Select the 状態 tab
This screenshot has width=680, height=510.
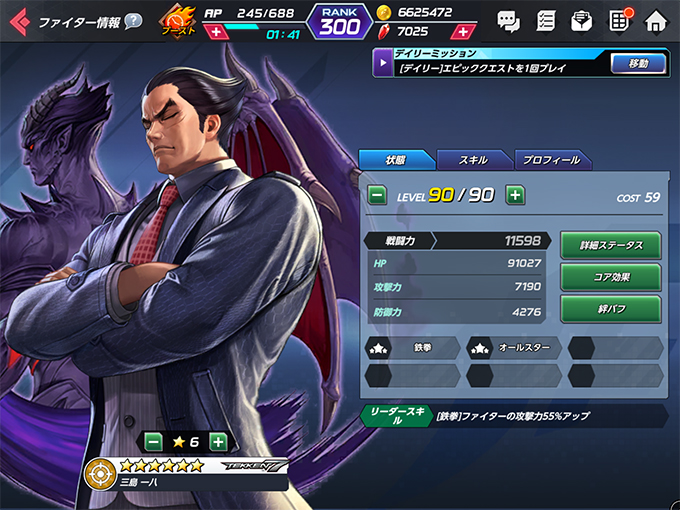click(396, 160)
